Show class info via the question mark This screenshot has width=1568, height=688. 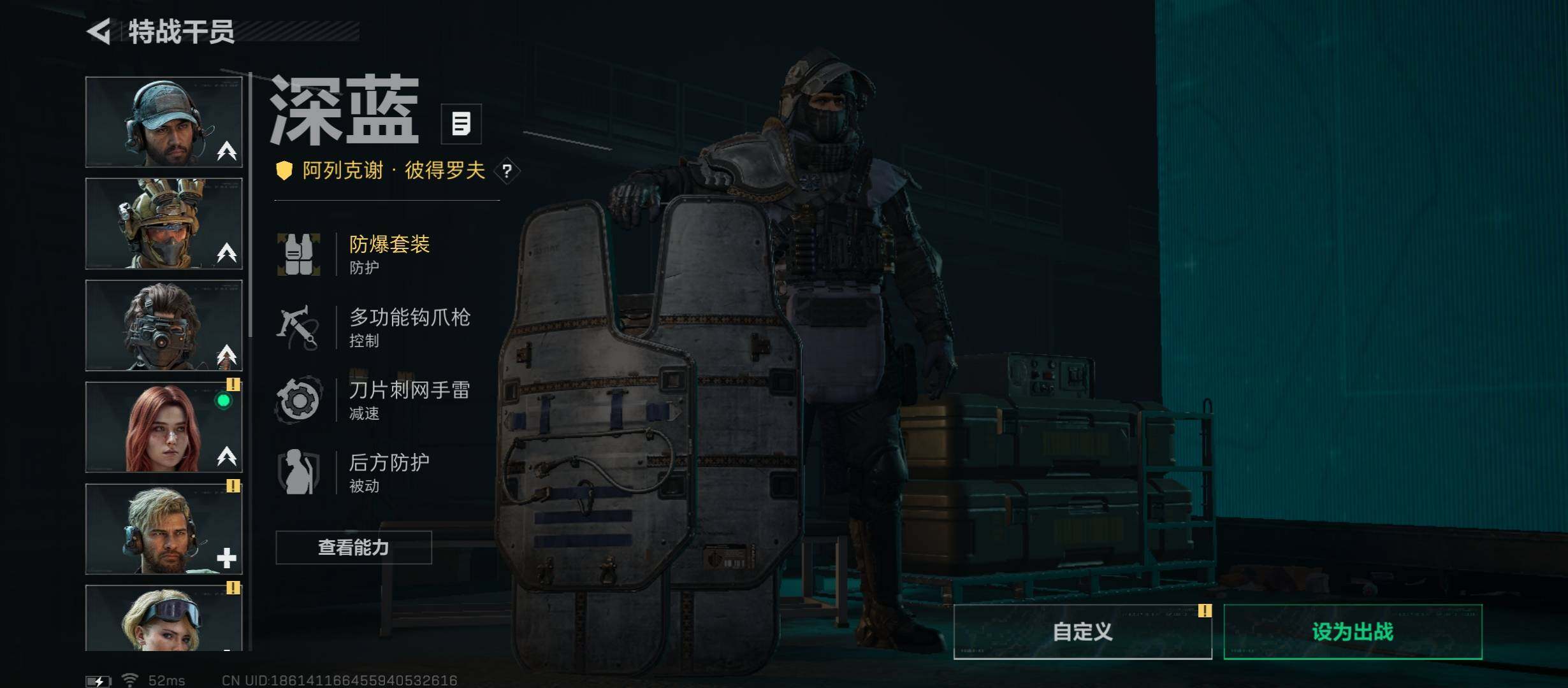pos(507,171)
